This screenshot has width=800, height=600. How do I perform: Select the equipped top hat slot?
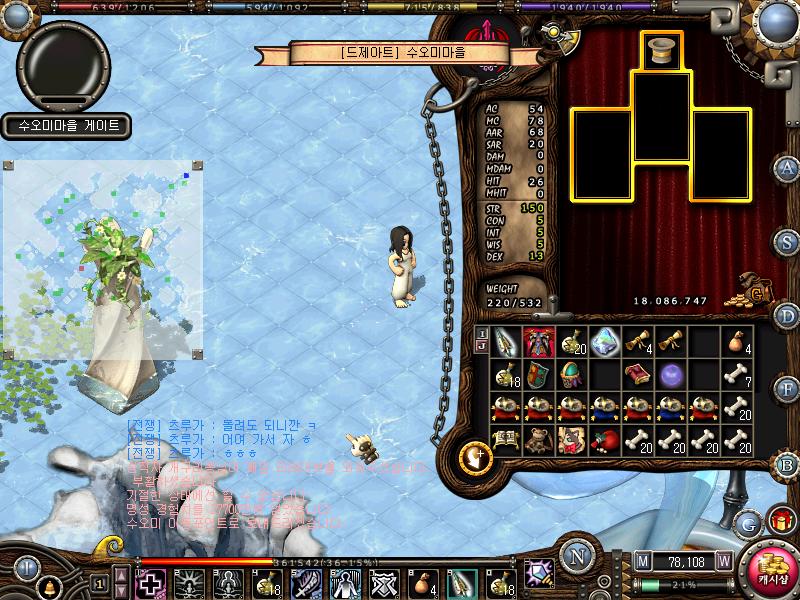[662, 50]
